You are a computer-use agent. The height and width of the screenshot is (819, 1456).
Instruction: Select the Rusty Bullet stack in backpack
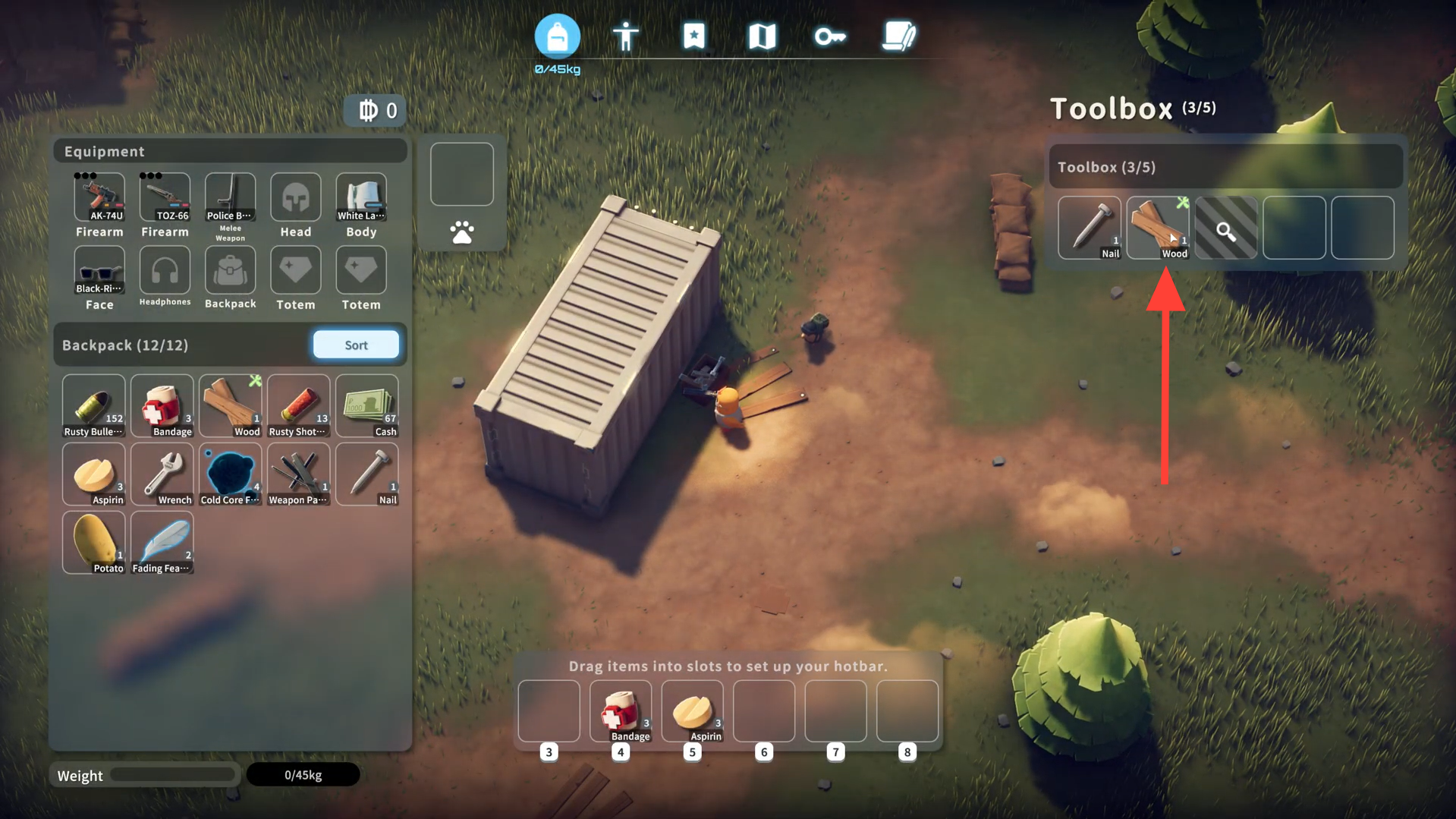tap(94, 406)
